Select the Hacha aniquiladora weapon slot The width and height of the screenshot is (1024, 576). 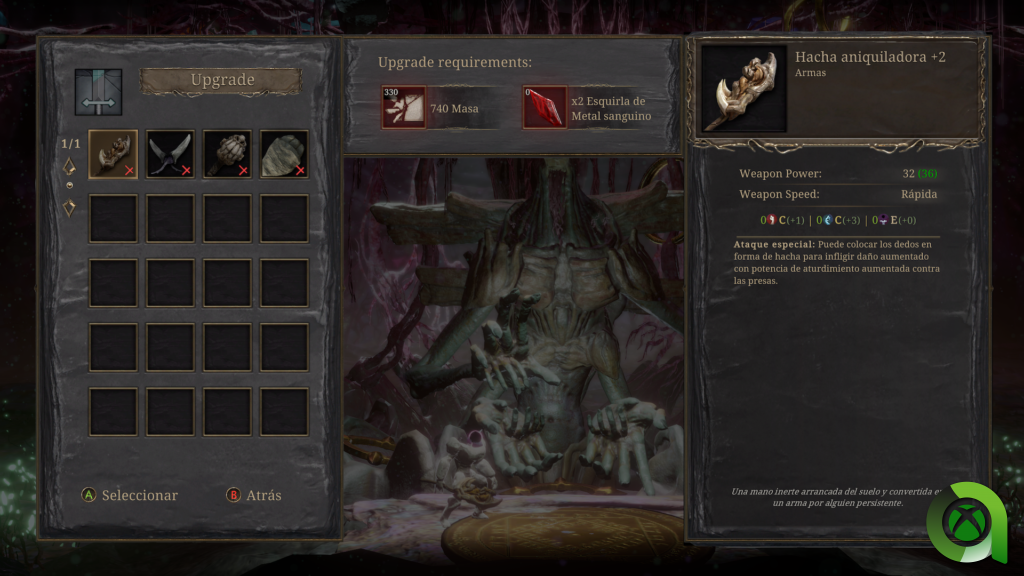coord(113,154)
